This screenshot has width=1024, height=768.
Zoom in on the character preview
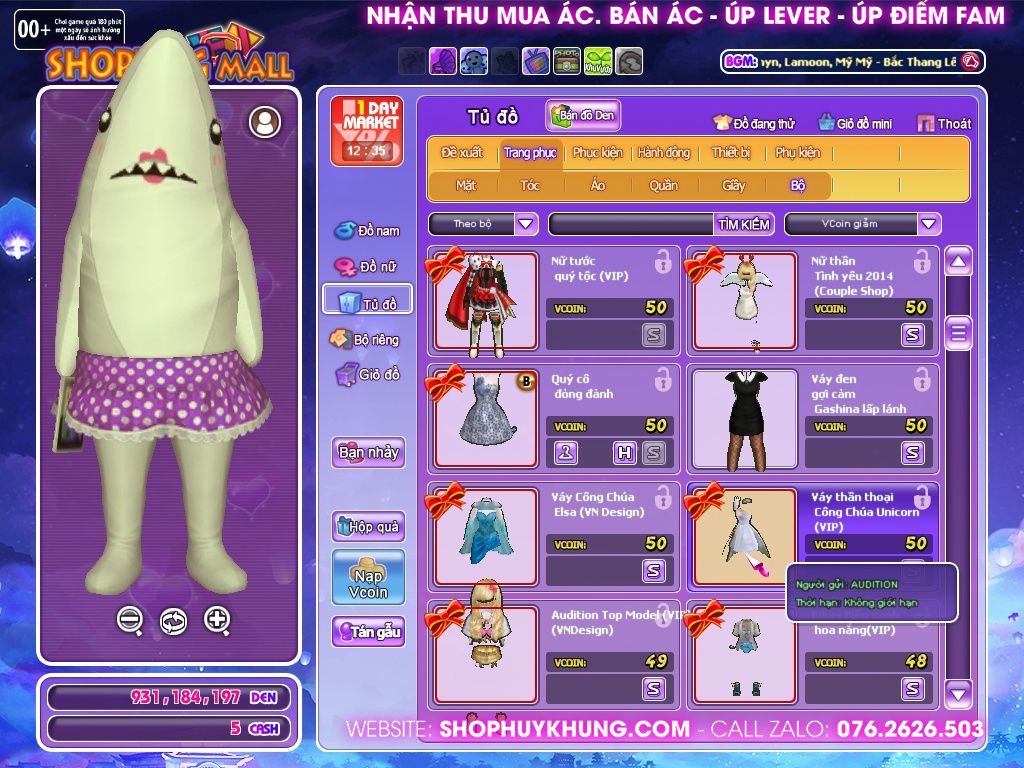coord(217,620)
